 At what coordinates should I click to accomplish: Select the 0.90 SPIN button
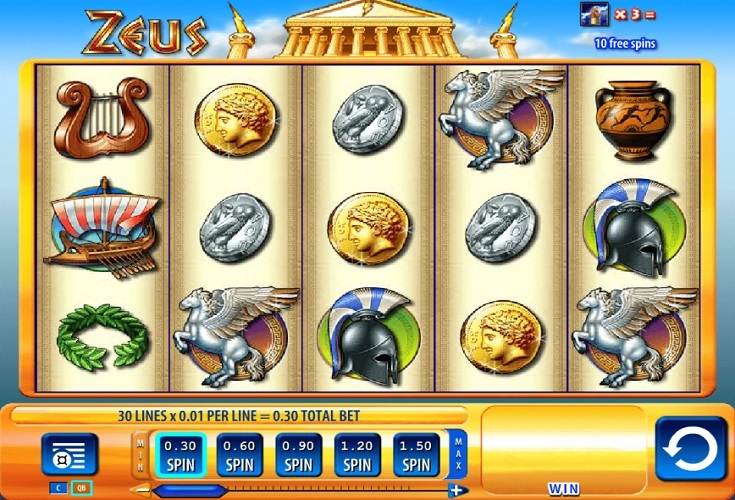click(x=299, y=455)
